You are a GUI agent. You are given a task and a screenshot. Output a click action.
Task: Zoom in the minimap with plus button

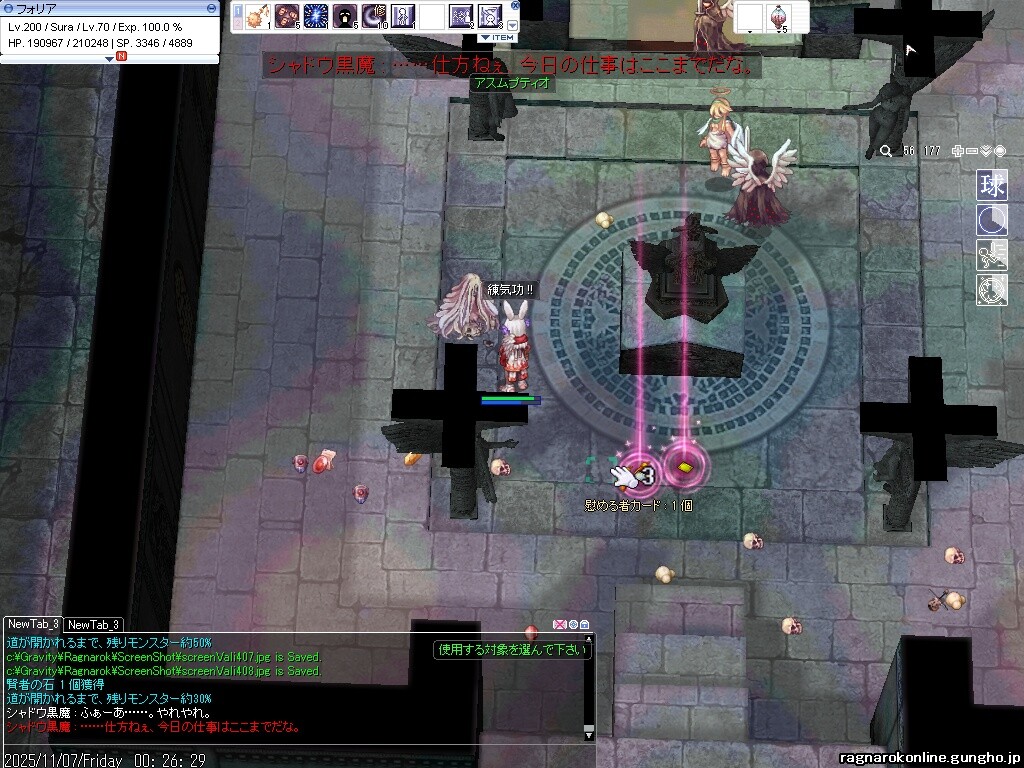957,151
